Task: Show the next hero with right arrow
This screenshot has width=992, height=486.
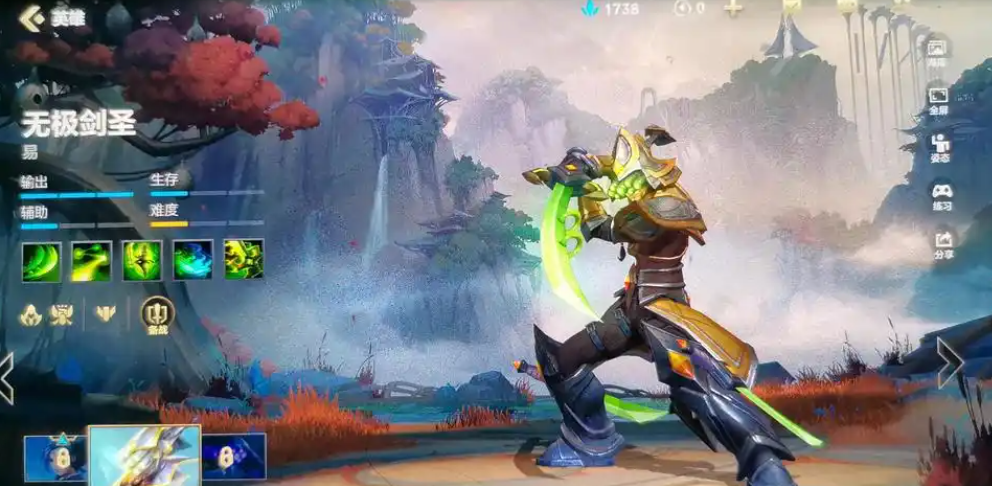Action: [950, 363]
